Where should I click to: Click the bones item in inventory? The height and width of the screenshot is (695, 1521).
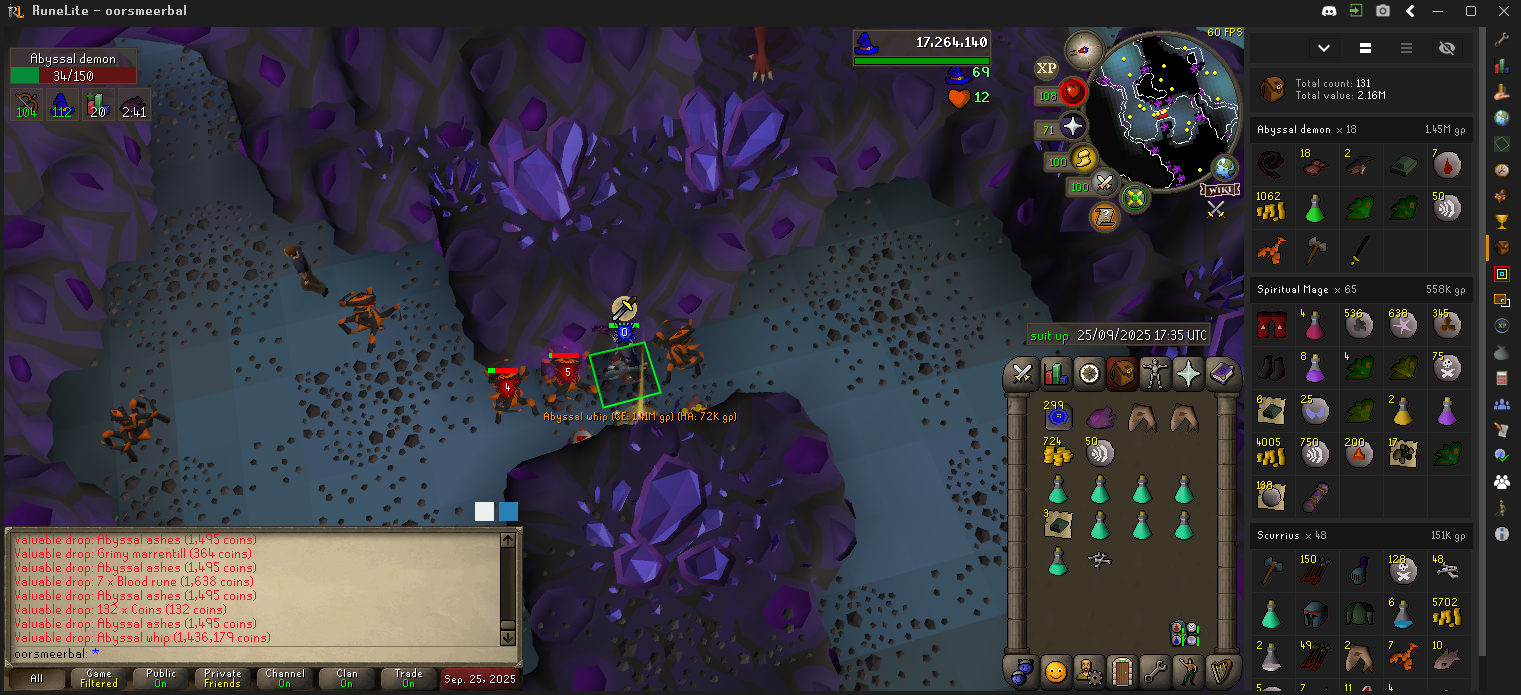click(1100, 560)
